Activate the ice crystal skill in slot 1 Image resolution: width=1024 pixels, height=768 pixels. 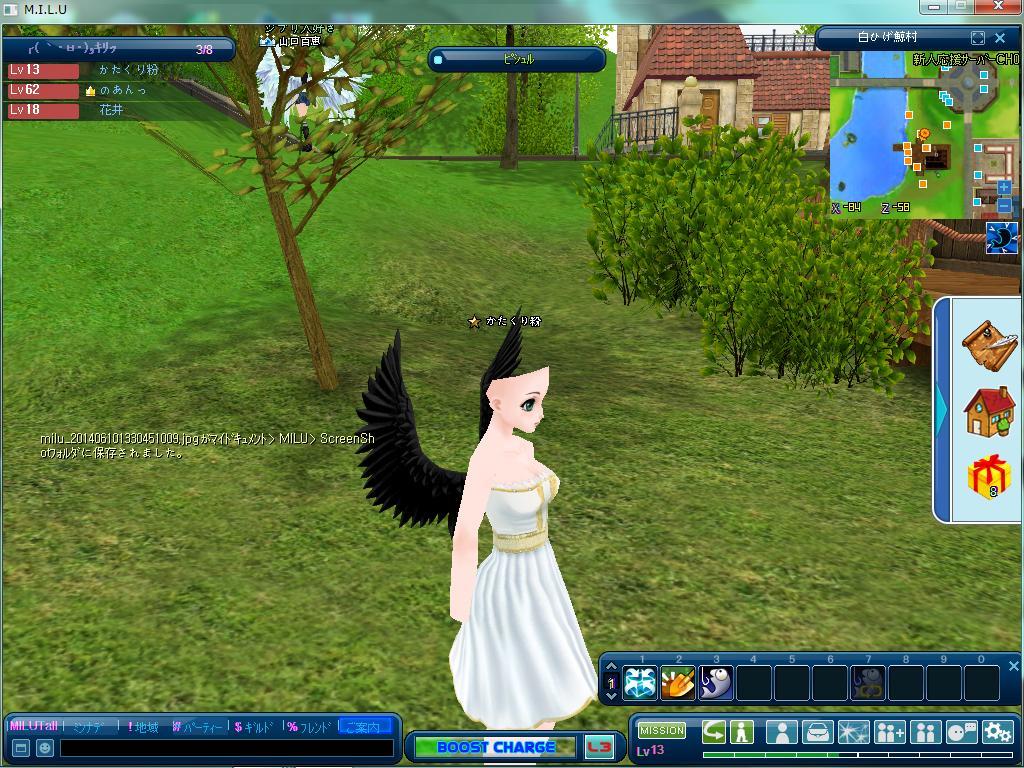point(640,683)
